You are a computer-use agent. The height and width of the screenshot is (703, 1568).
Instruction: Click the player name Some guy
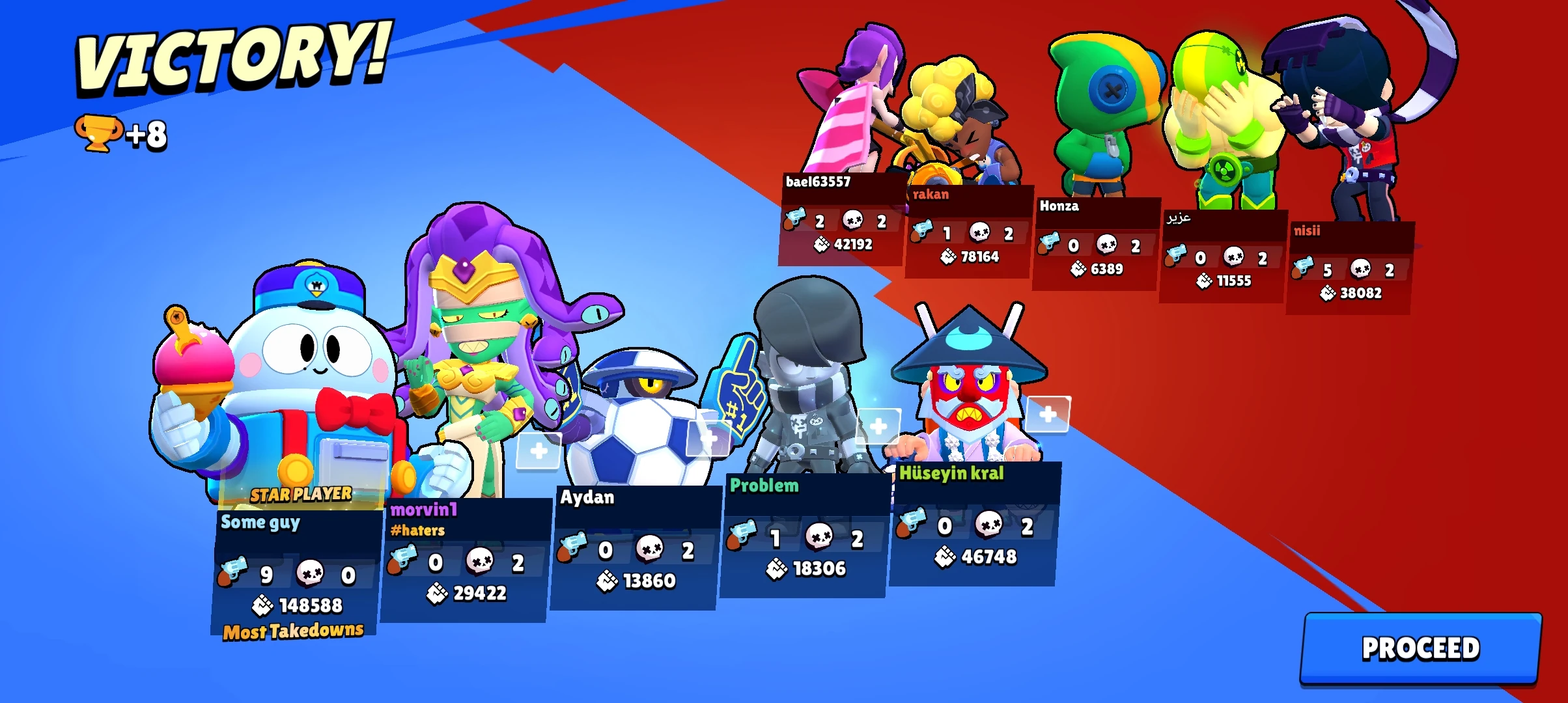pyautogui.click(x=260, y=522)
